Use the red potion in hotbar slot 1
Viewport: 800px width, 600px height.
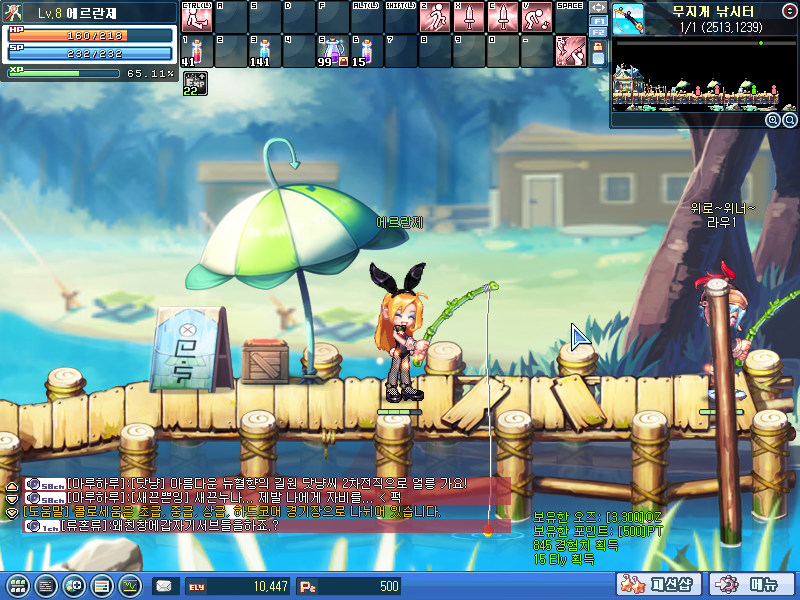point(197,50)
